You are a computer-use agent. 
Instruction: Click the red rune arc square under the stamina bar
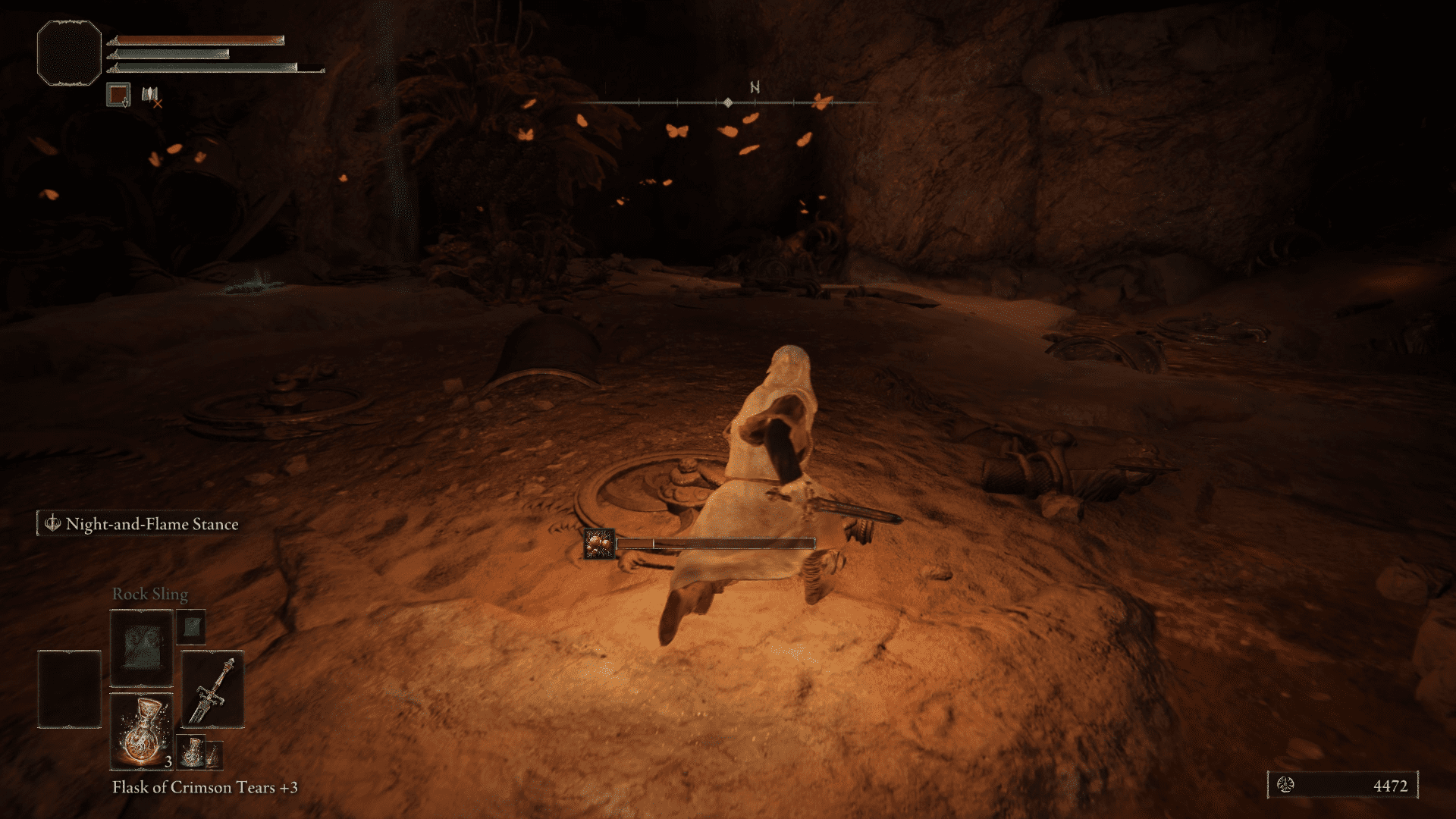tap(118, 94)
